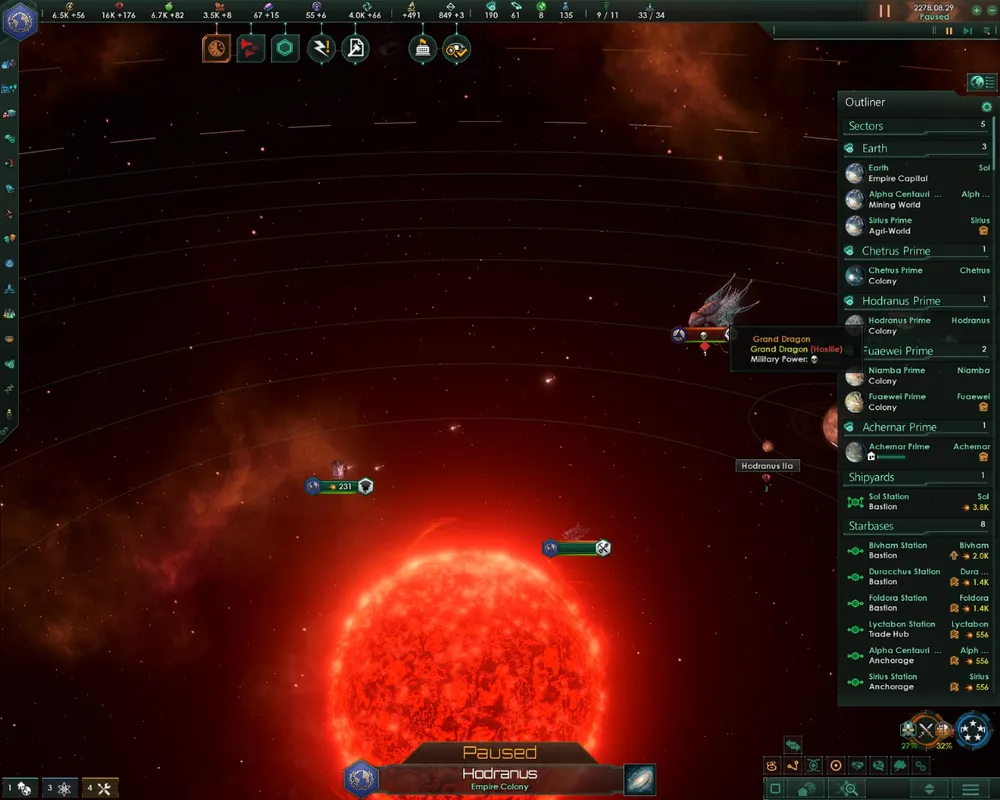Open Outliner settings gear
This screenshot has width=1000, height=800.
tap(987, 106)
